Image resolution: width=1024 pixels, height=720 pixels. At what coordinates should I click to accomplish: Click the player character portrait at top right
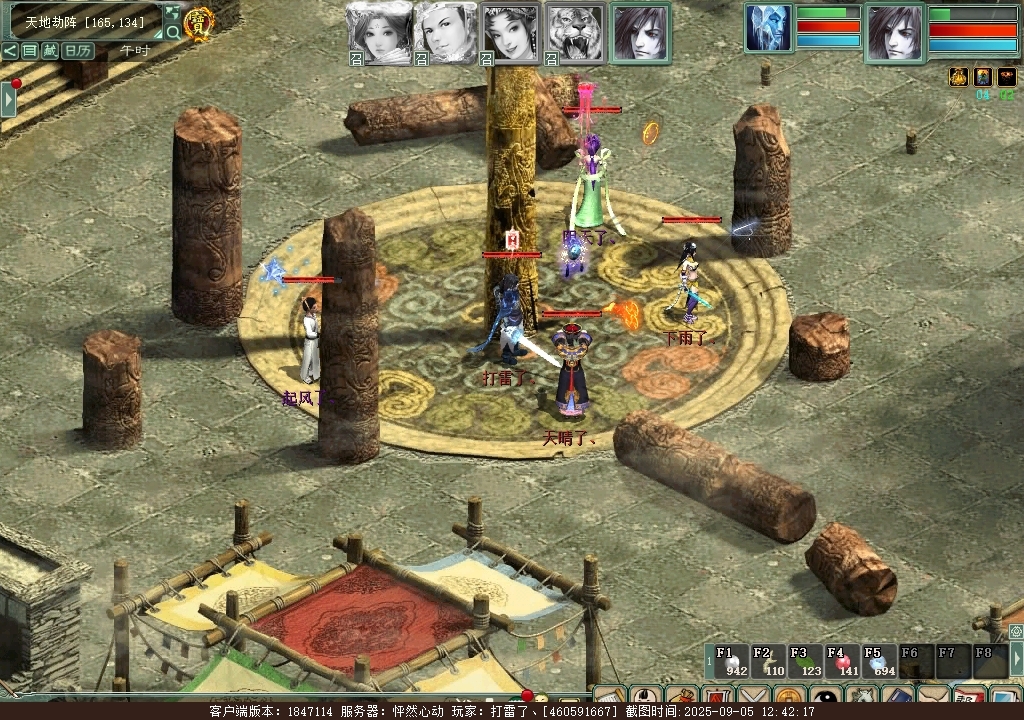coord(894,32)
